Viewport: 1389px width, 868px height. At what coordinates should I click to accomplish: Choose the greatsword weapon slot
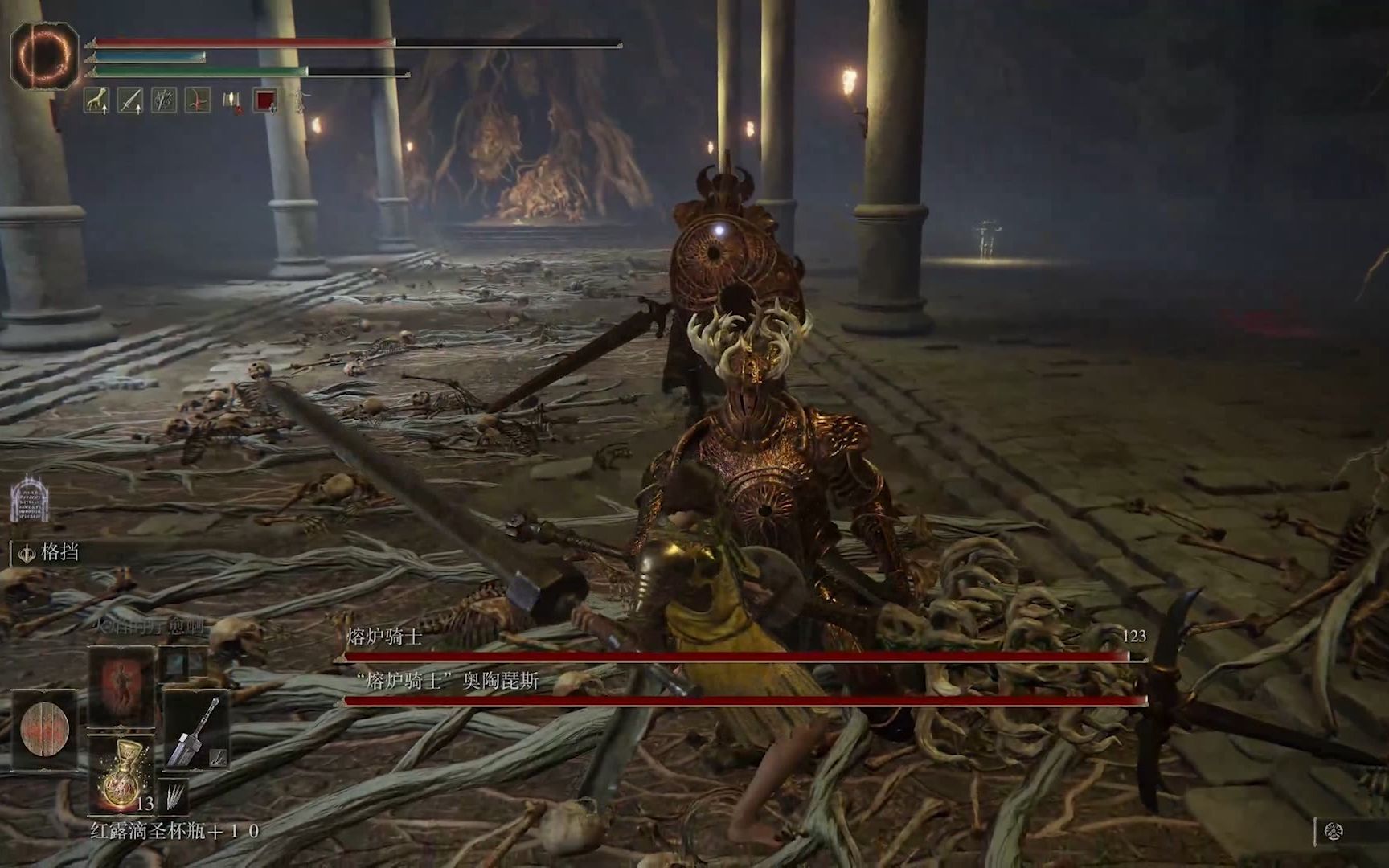pyautogui.click(x=197, y=731)
